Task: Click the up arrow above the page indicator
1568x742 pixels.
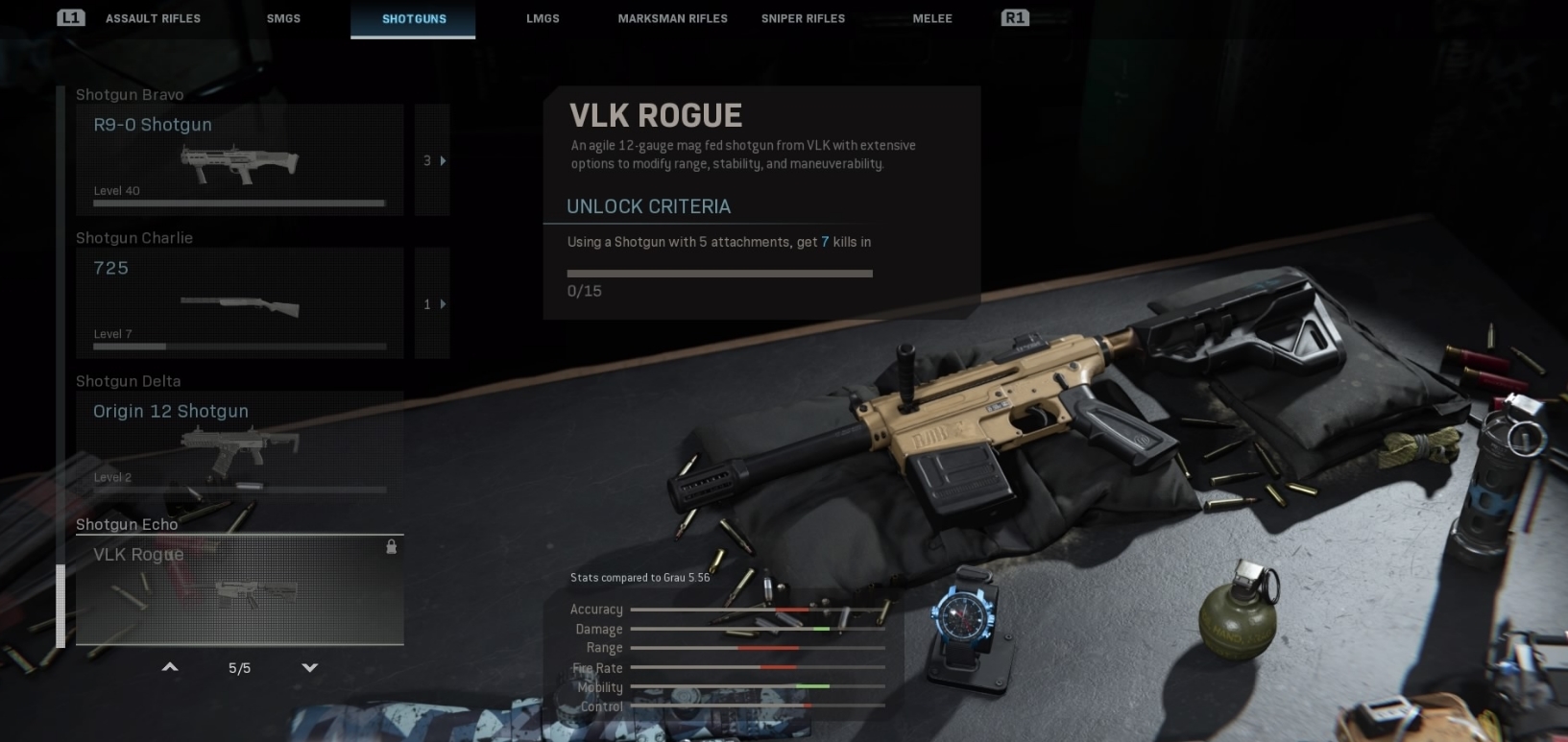Action: 170,666
